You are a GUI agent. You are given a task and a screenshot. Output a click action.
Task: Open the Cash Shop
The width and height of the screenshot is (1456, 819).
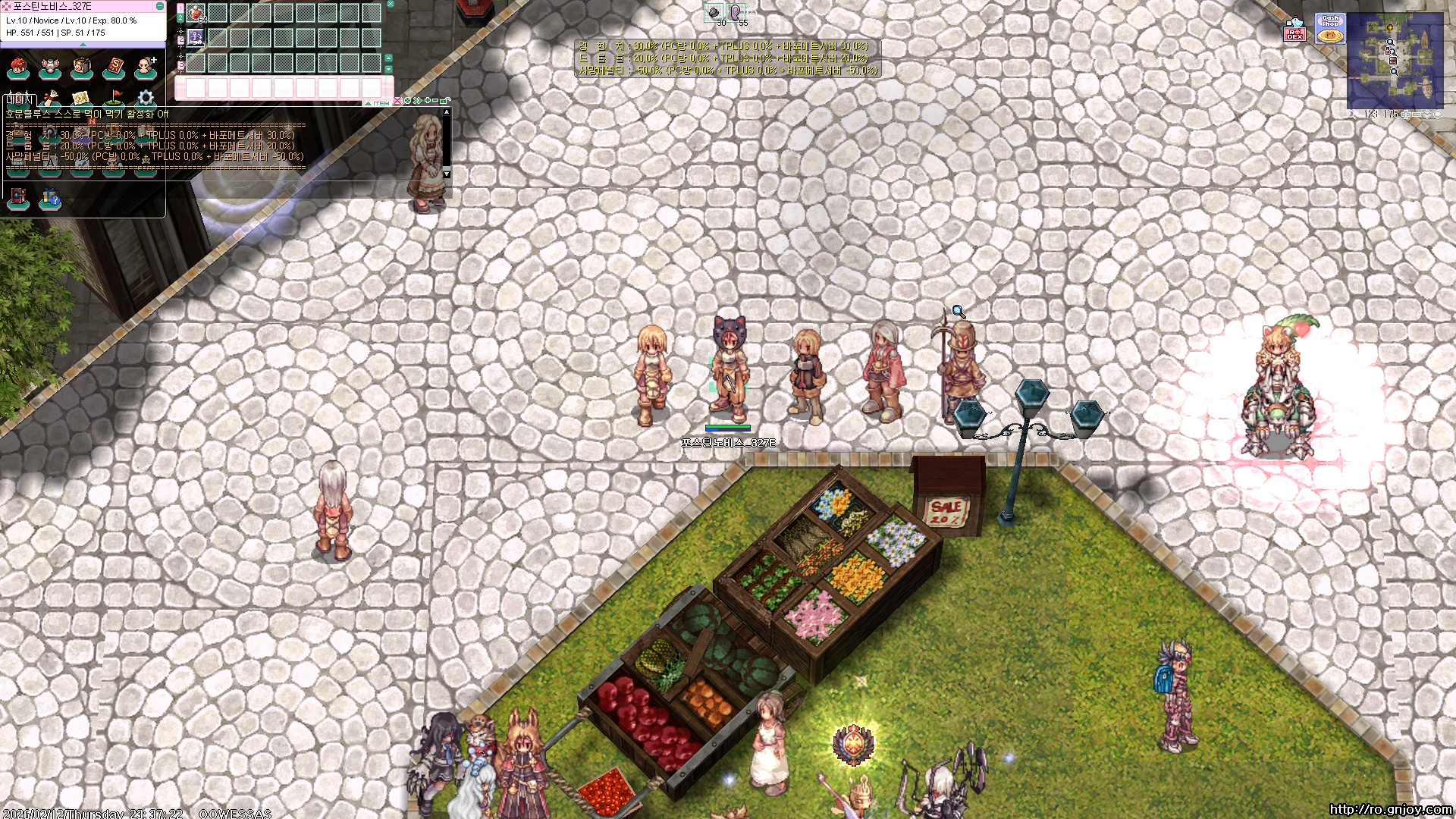(x=1330, y=30)
